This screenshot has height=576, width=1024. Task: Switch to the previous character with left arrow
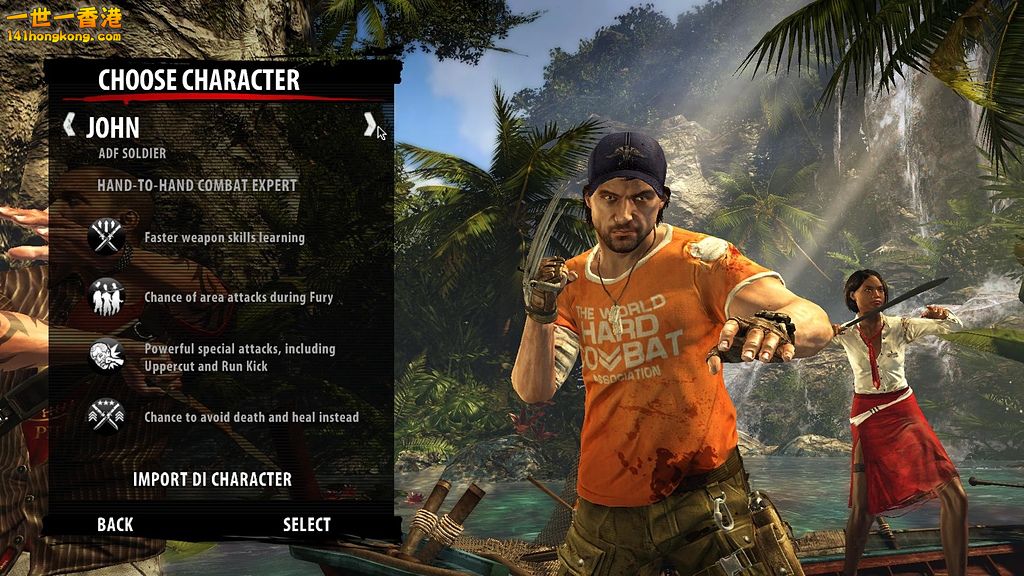[69, 125]
